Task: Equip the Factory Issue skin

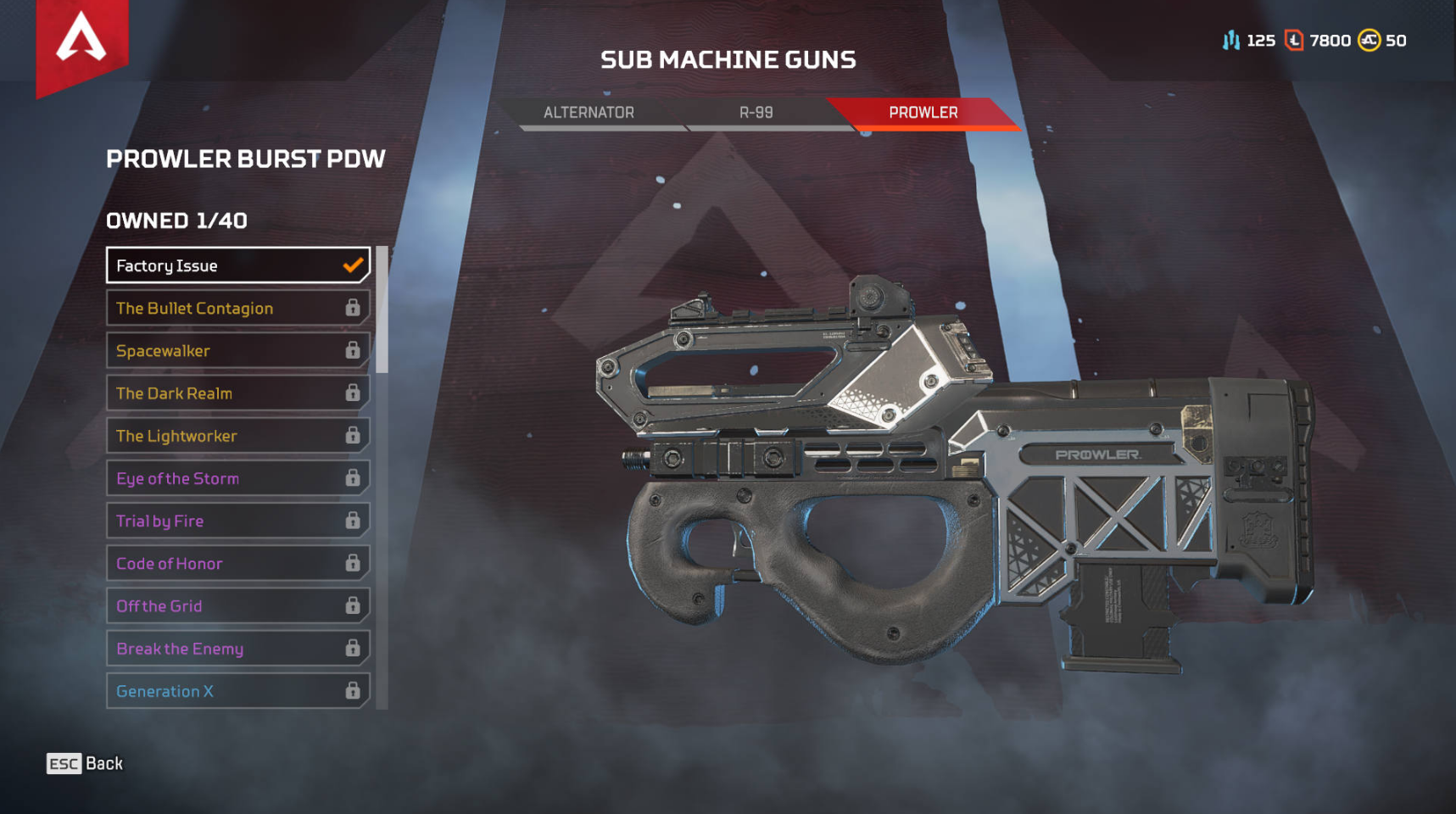Action: click(237, 265)
